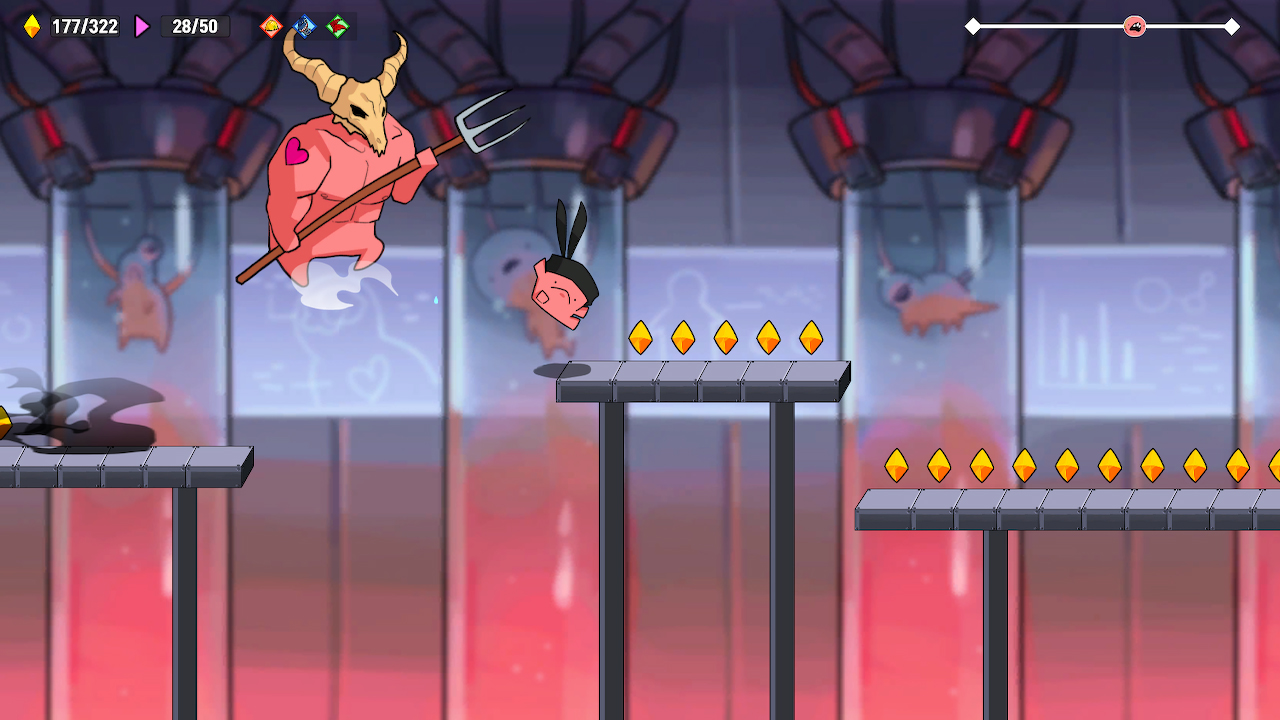Select the green diamond dragon emblem
Screen dimensions: 1280x720
(340, 26)
